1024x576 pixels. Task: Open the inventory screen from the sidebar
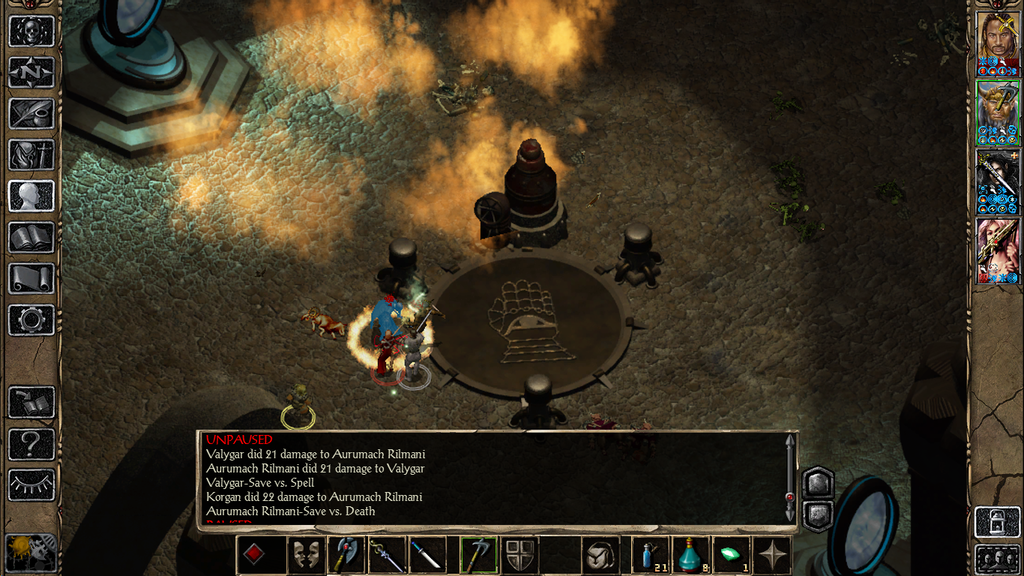31,155
